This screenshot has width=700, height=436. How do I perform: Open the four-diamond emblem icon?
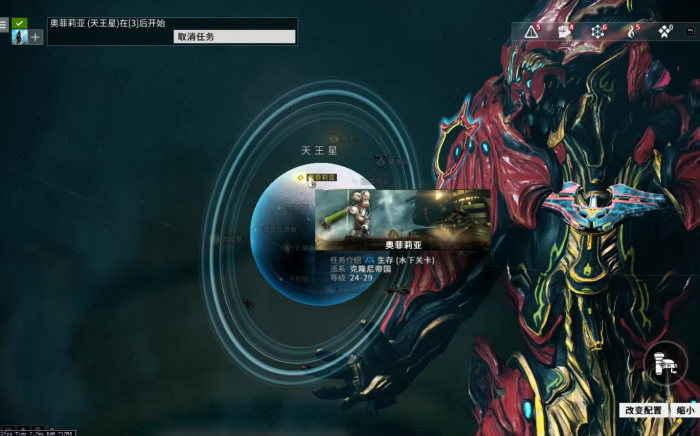pyautogui.click(x=664, y=32)
